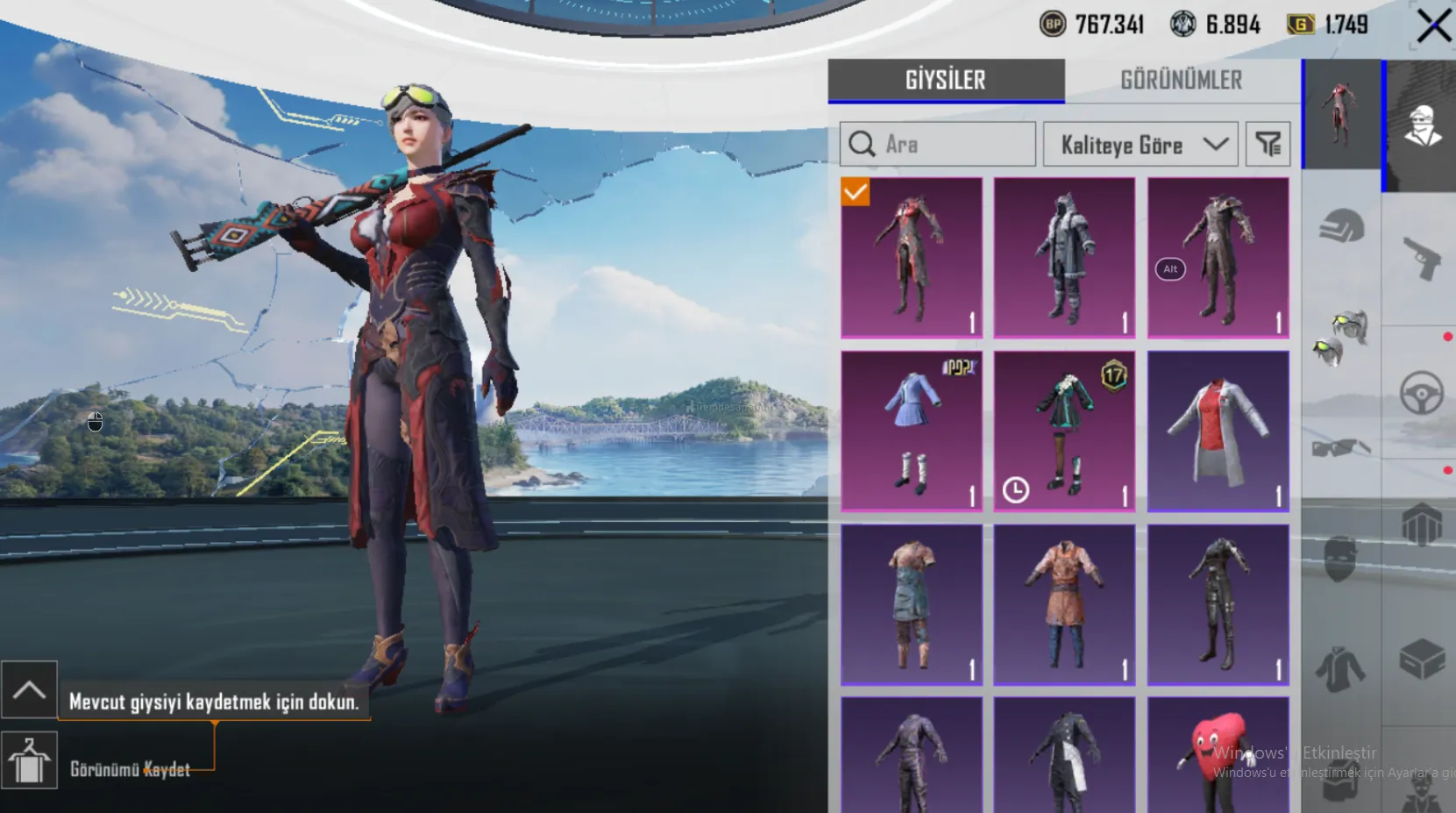Select the equipped red armored outfit
1456x813 pixels.
point(911,258)
